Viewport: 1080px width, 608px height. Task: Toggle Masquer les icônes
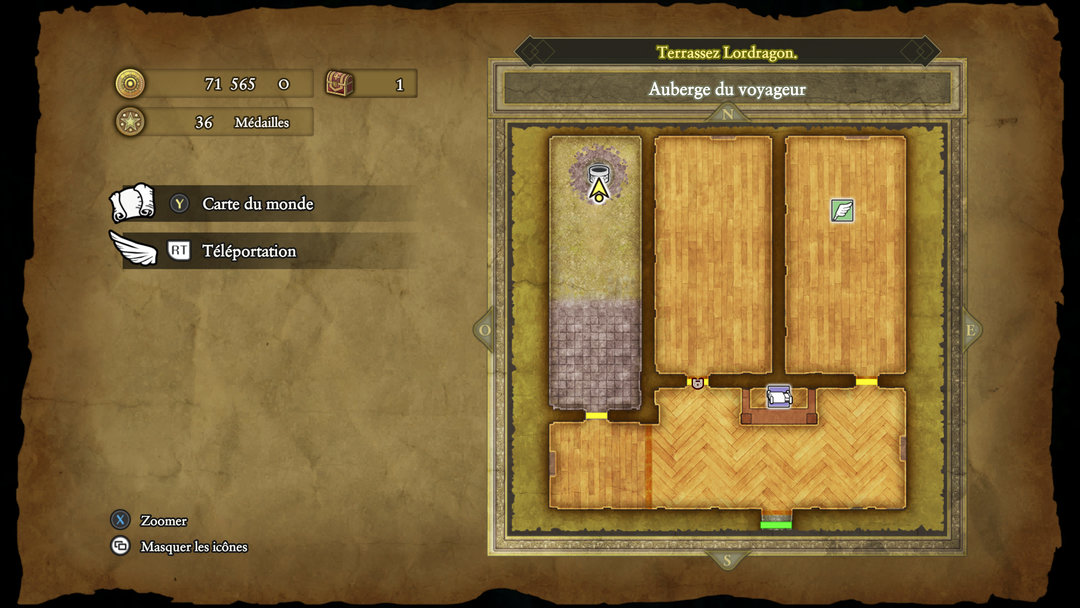click(x=193, y=547)
